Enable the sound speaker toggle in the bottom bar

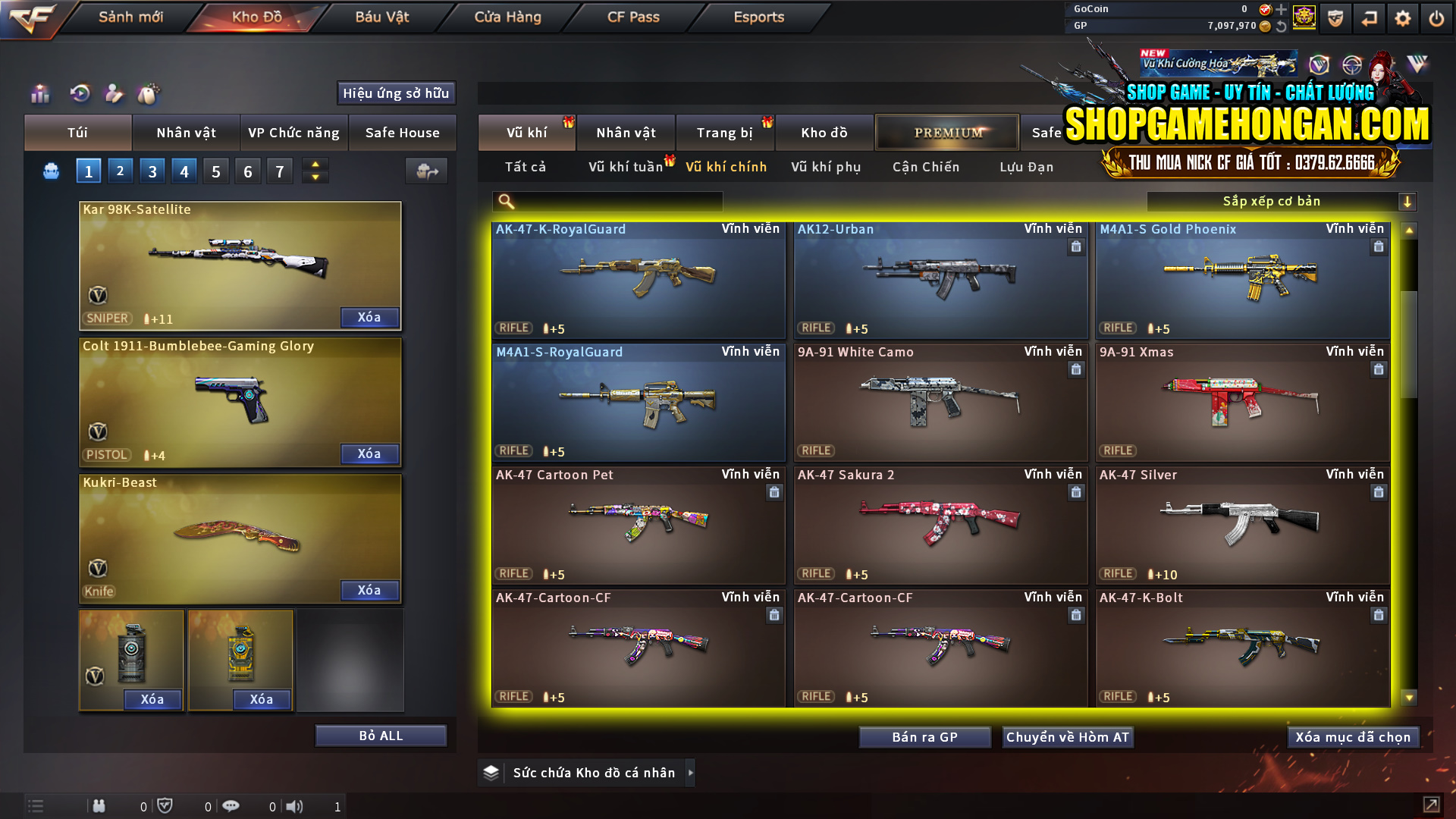click(x=295, y=806)
